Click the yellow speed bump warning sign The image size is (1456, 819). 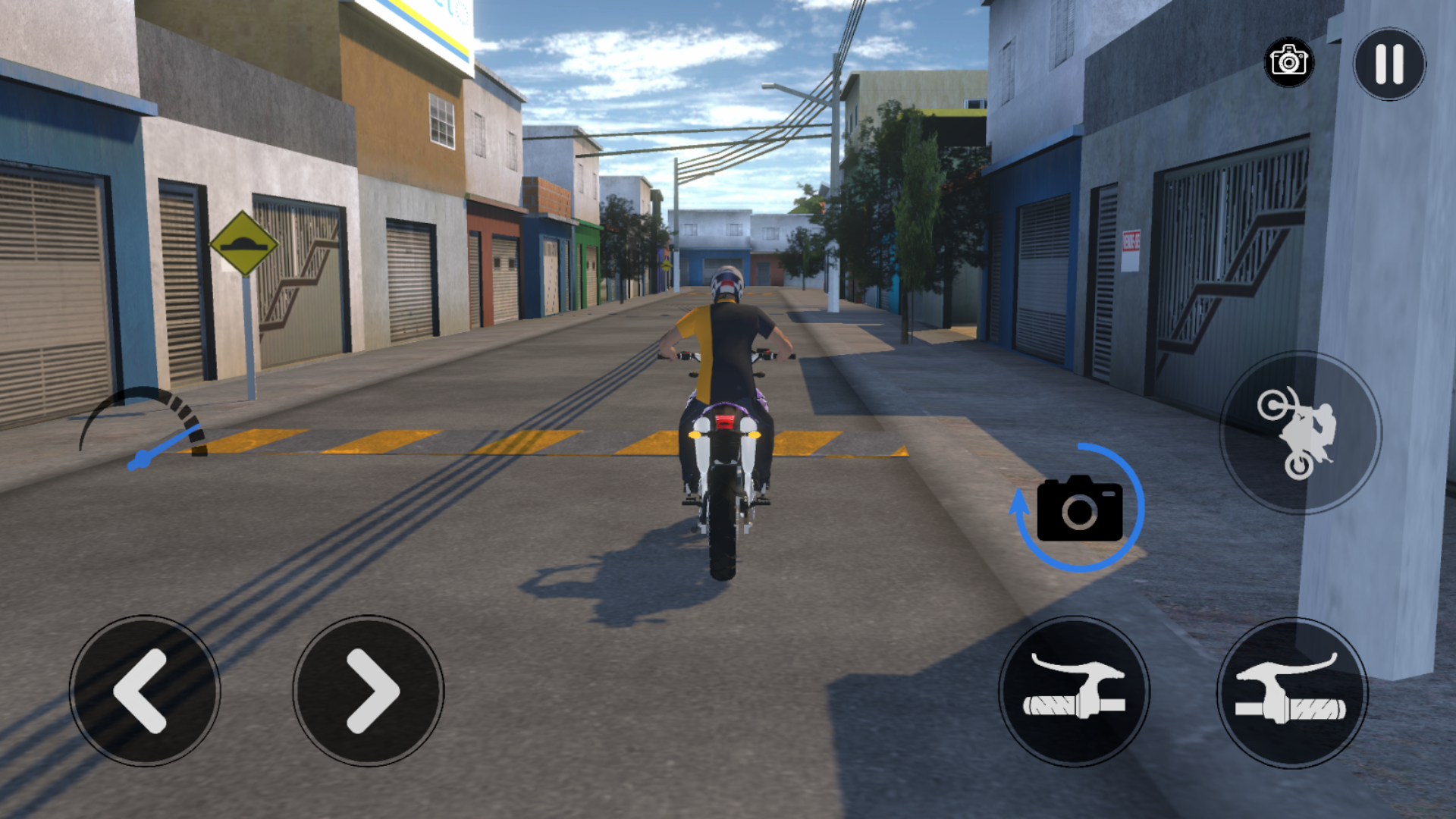click(x=243, y=241)
